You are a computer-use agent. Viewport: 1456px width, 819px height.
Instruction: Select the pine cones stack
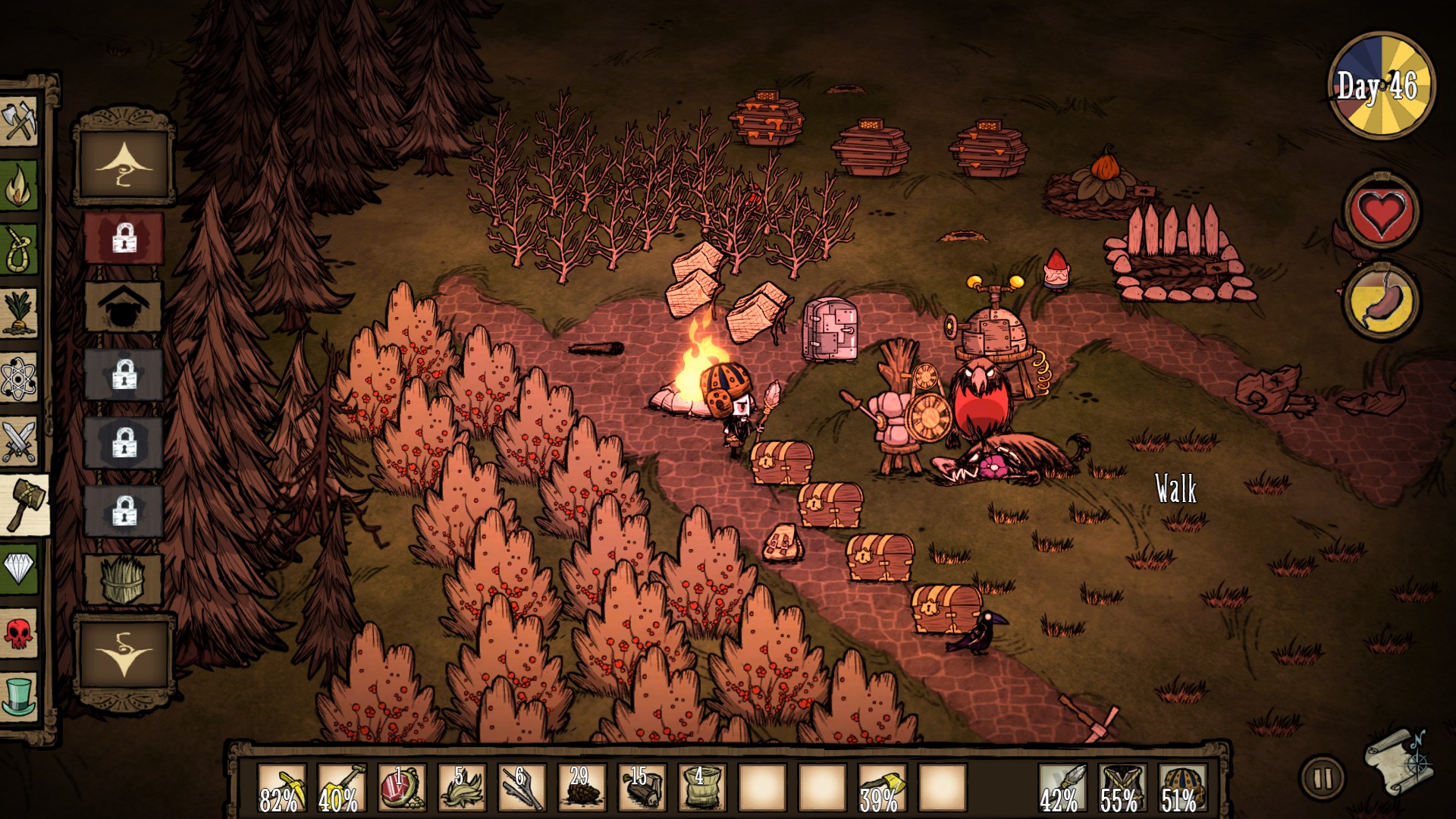[582, 789]
